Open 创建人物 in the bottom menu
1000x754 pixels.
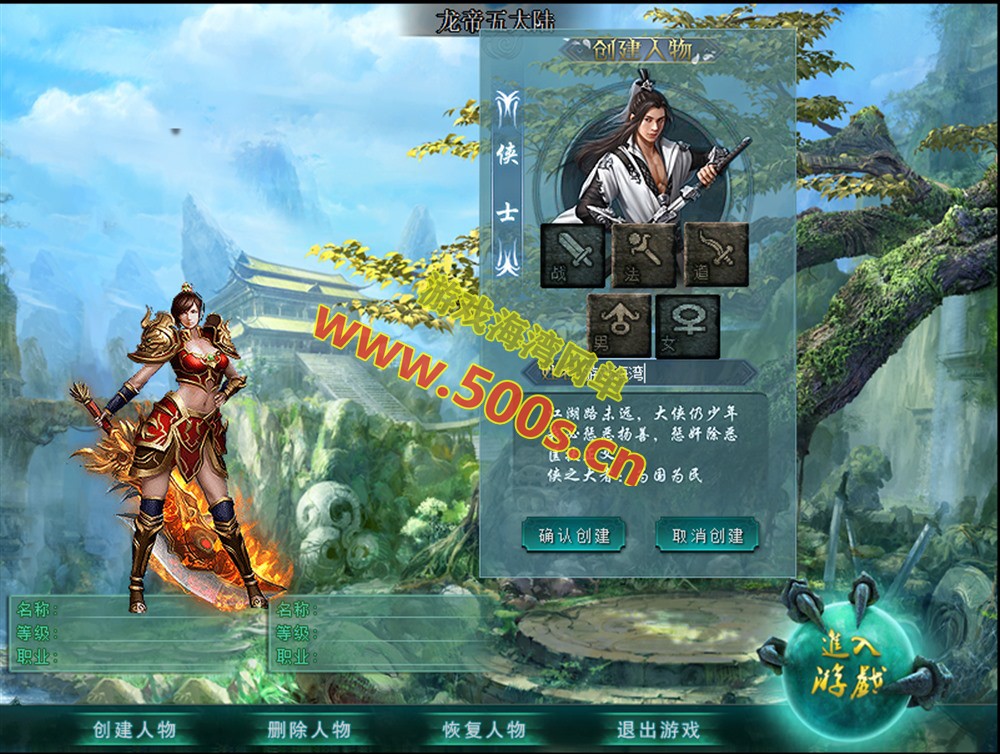pyautogui.click(x=134, y=729)
